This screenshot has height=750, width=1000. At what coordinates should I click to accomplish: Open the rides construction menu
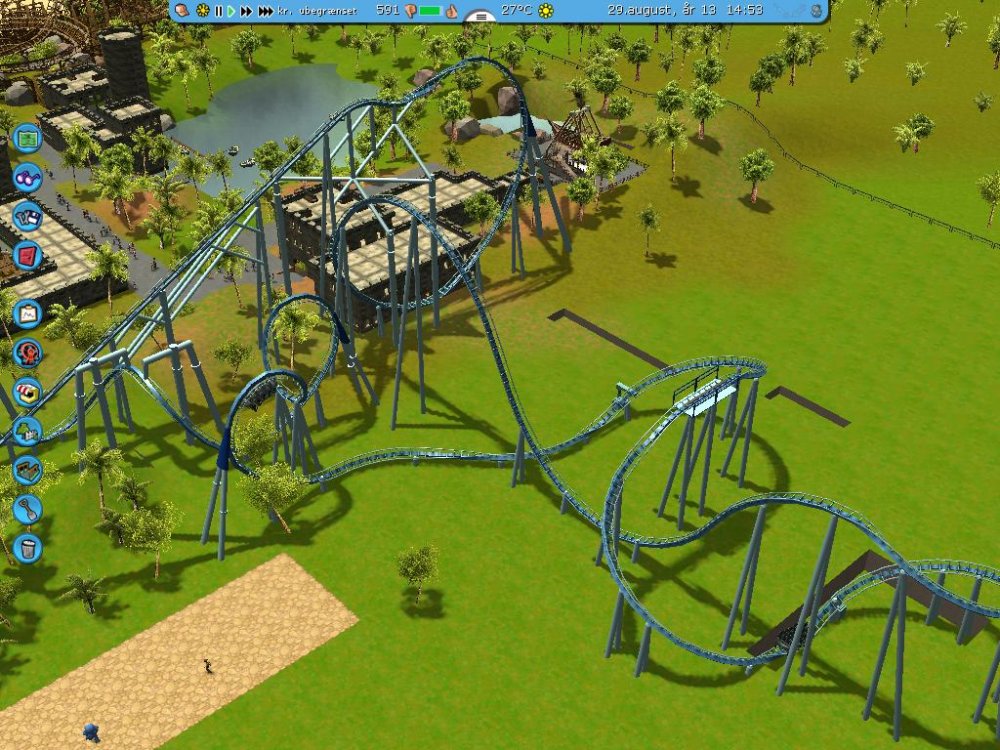(x=27, y=352)
